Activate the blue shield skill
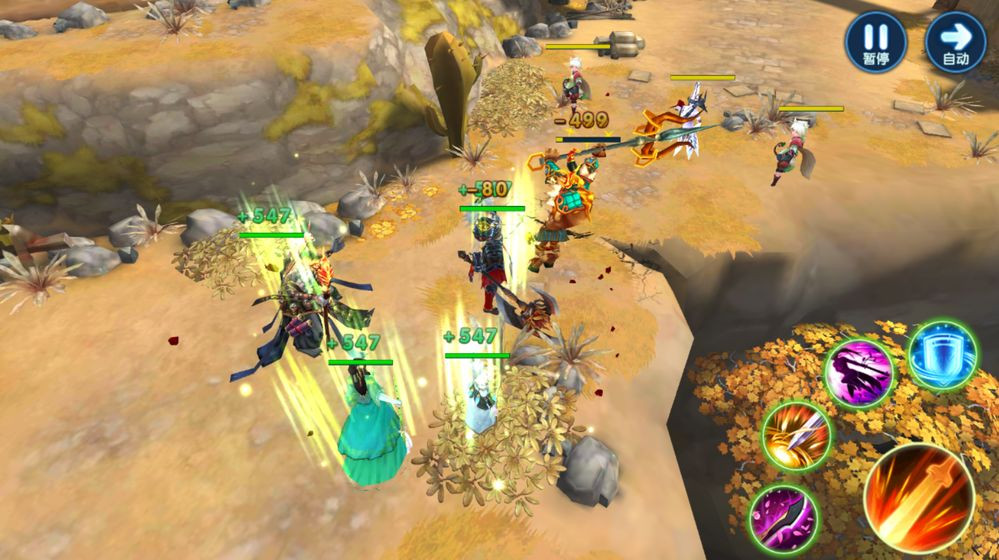The height and width of the screenshot is (560, 999). coord(942,356)
